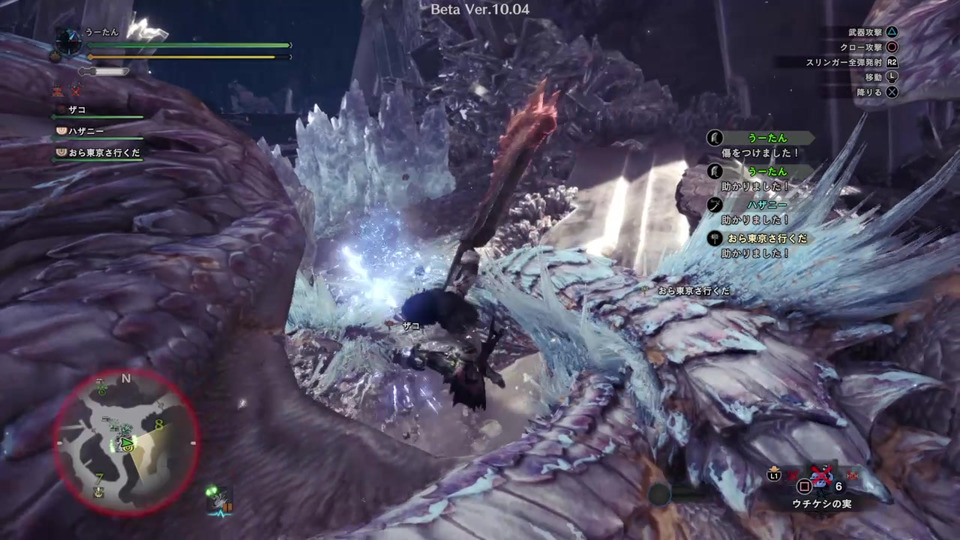Click the area 8 marker on minimap
Image resolution: width=960 pixels, height=540 pixels.
coord(159,425)
